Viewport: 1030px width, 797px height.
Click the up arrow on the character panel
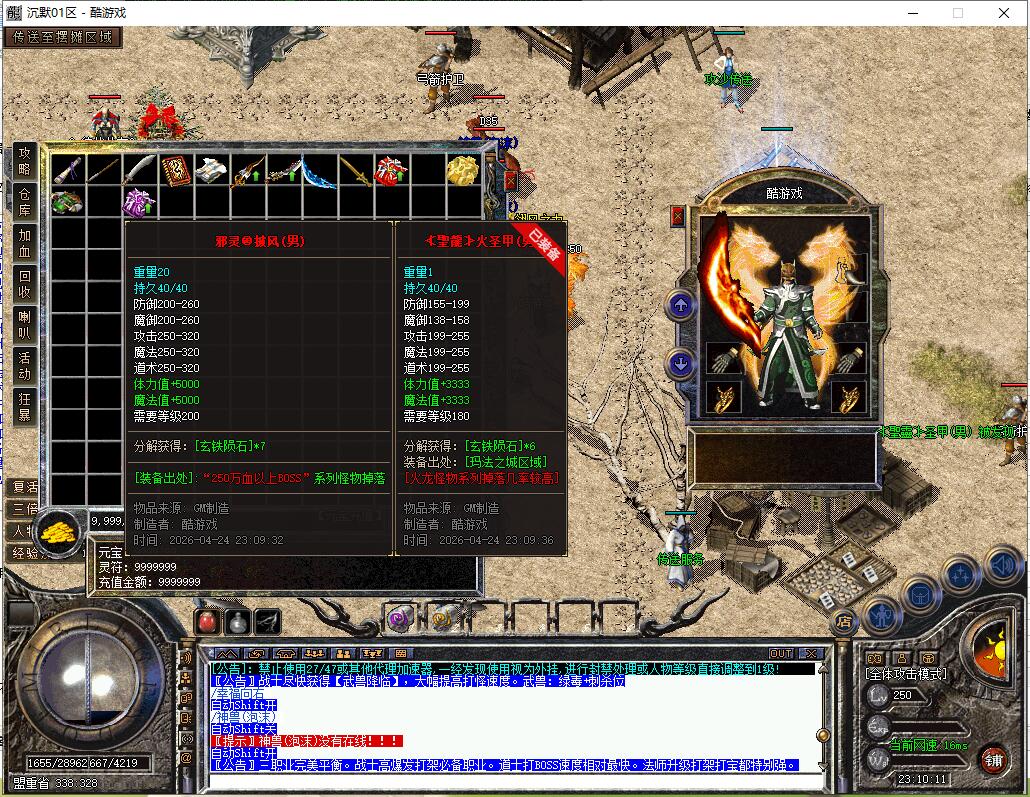click(x=681, y=306)
